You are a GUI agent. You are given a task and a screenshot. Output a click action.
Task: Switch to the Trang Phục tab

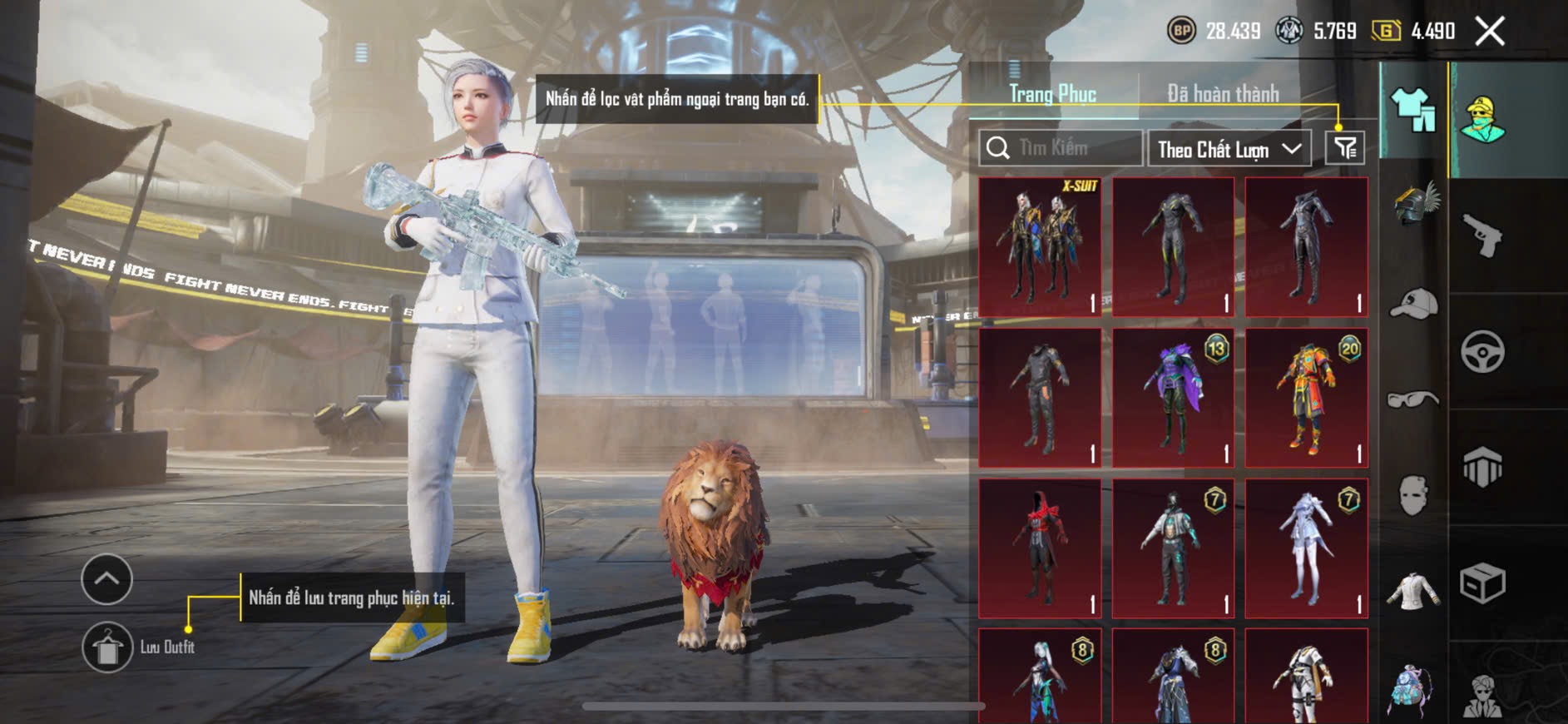(1052, 94)
